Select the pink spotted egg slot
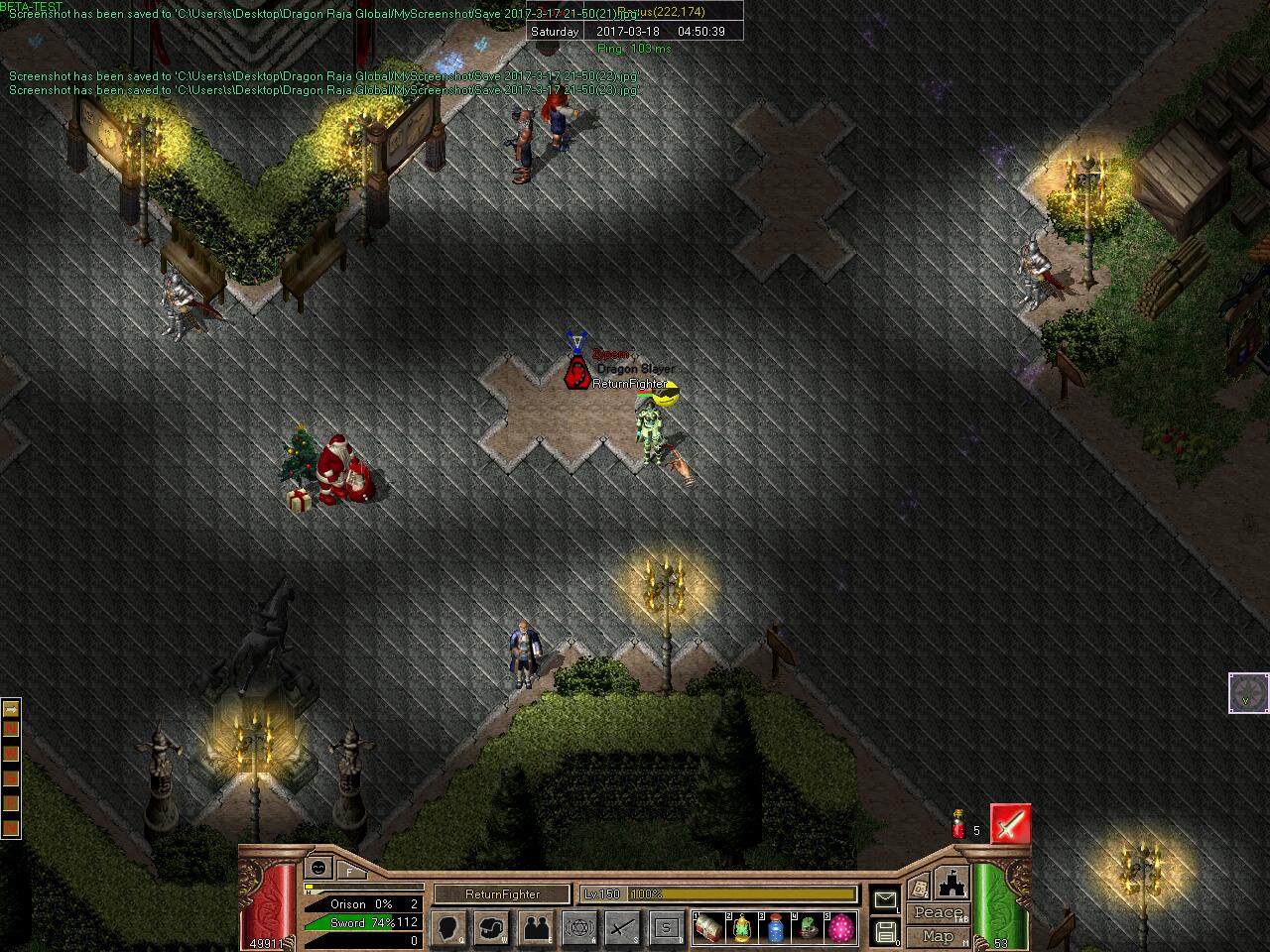Screen dimensions: 1270x952 (840, 929)
